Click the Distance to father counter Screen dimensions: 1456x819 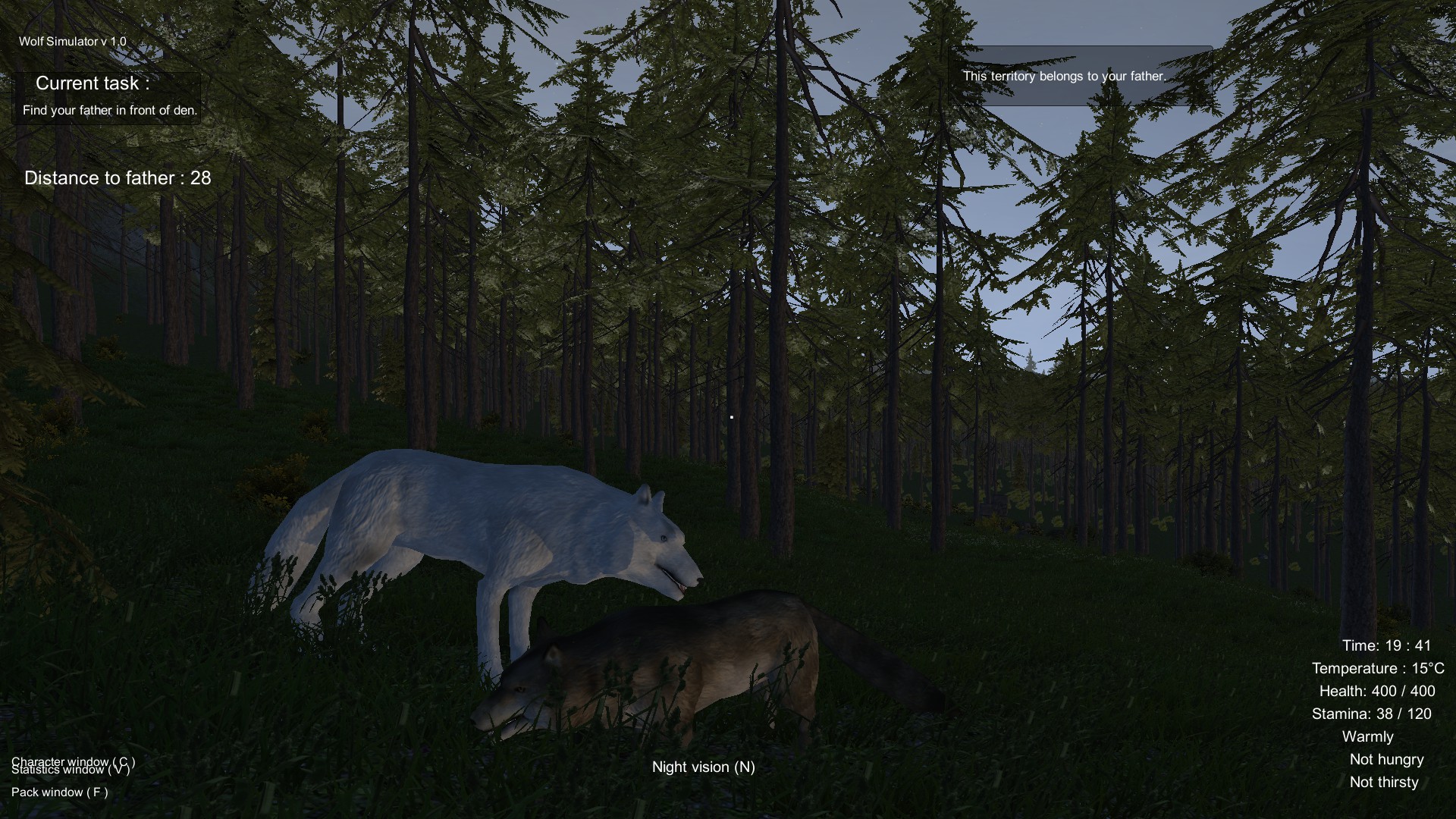click(117, 178)
